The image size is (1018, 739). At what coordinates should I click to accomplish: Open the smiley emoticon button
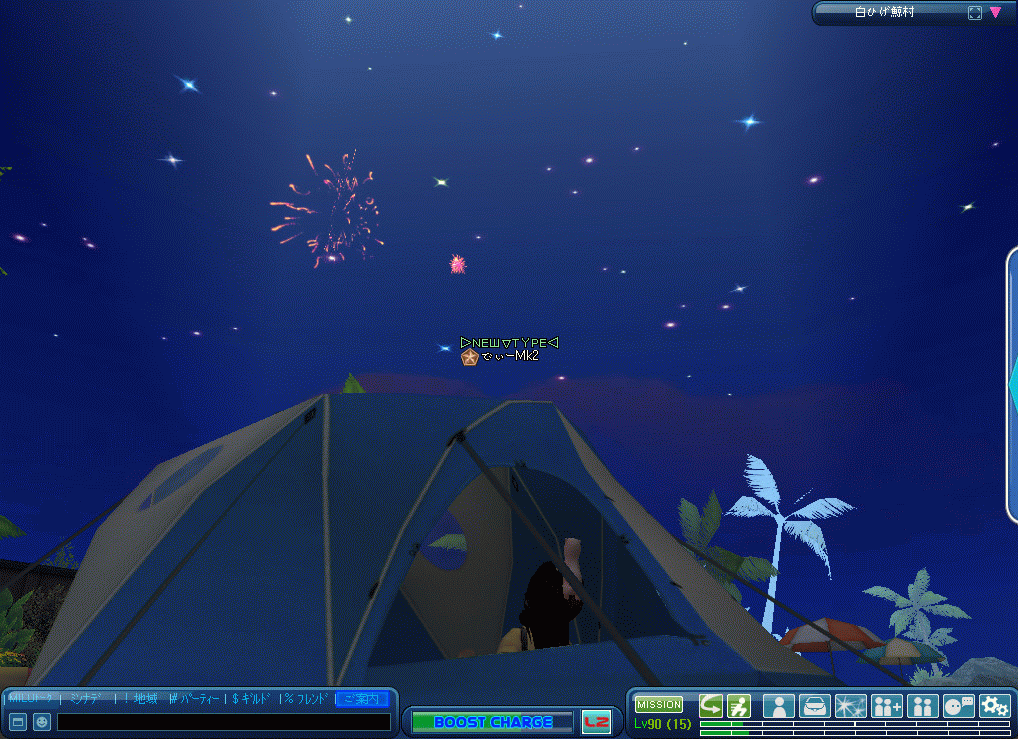[x=42, y=721]
